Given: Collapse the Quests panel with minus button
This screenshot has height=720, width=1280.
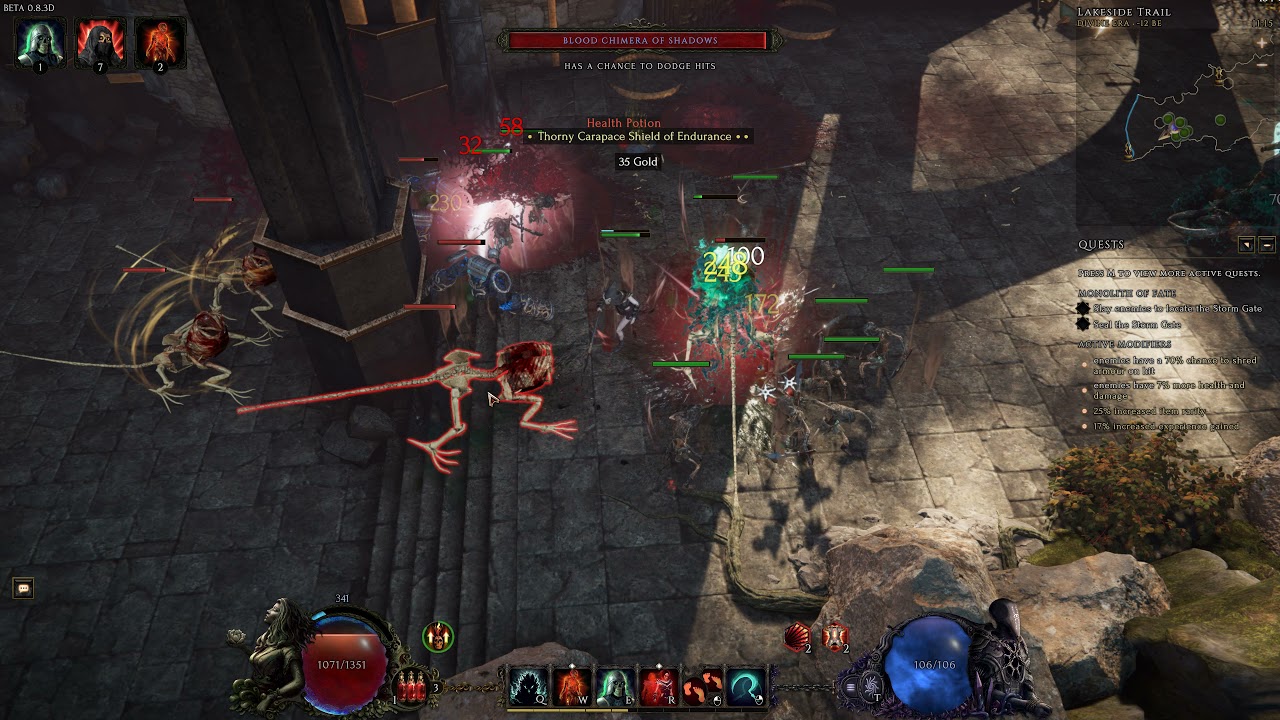Looking at the screenshot, I should pos(1267,245).
